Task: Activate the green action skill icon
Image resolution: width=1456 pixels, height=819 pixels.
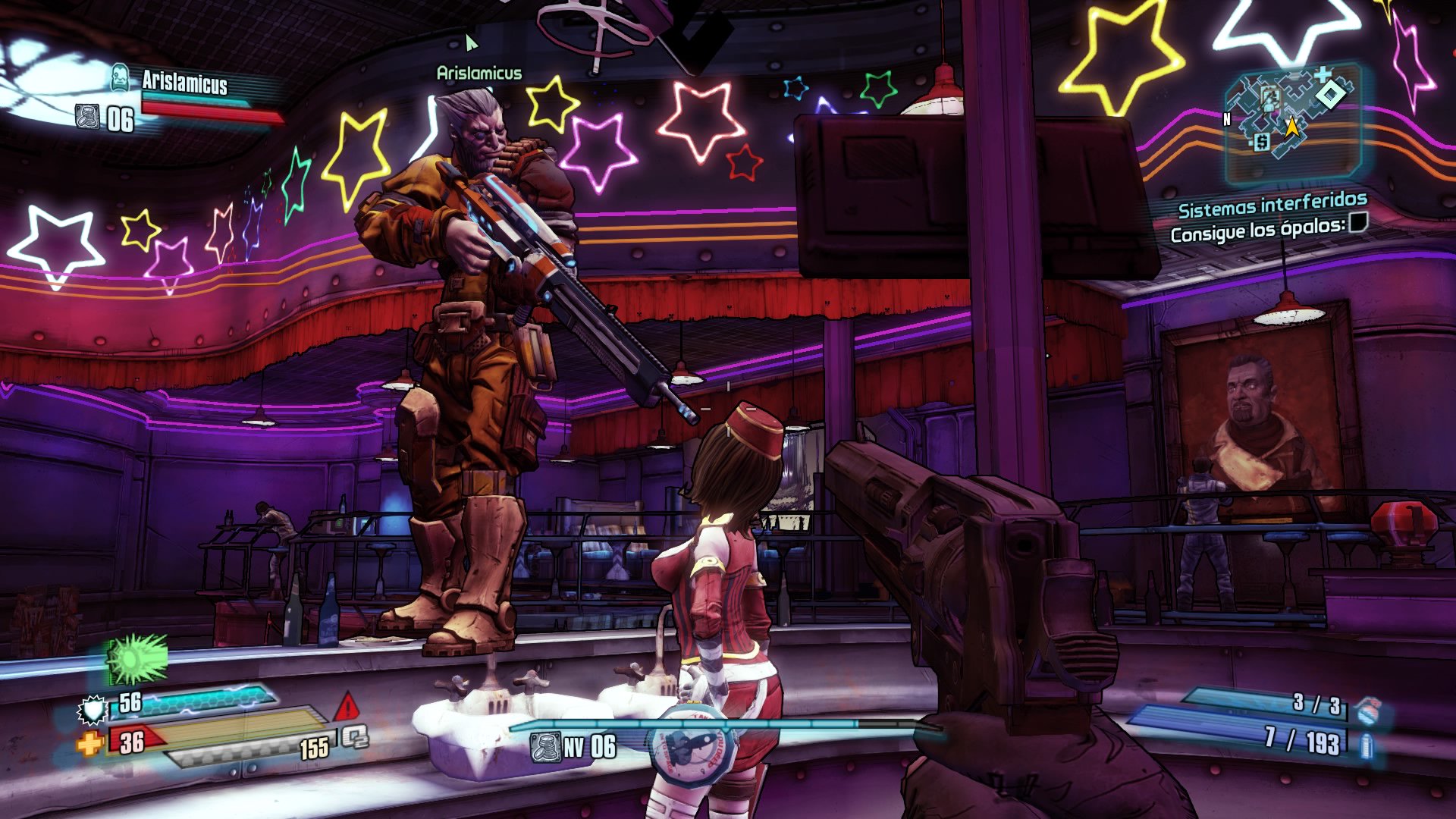Action: [x=136, y=658]
